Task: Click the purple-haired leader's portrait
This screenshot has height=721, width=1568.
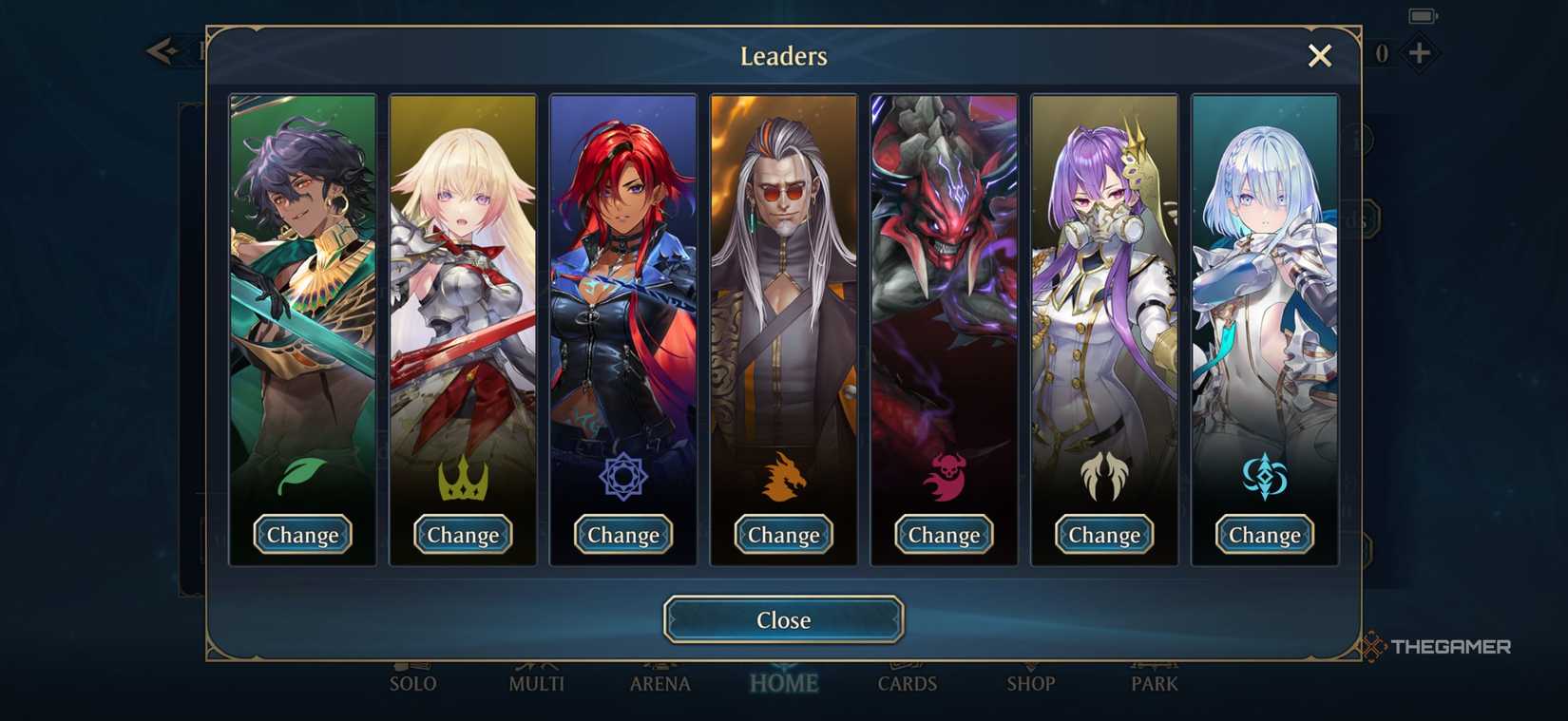Action: (x=1103, y=285)
